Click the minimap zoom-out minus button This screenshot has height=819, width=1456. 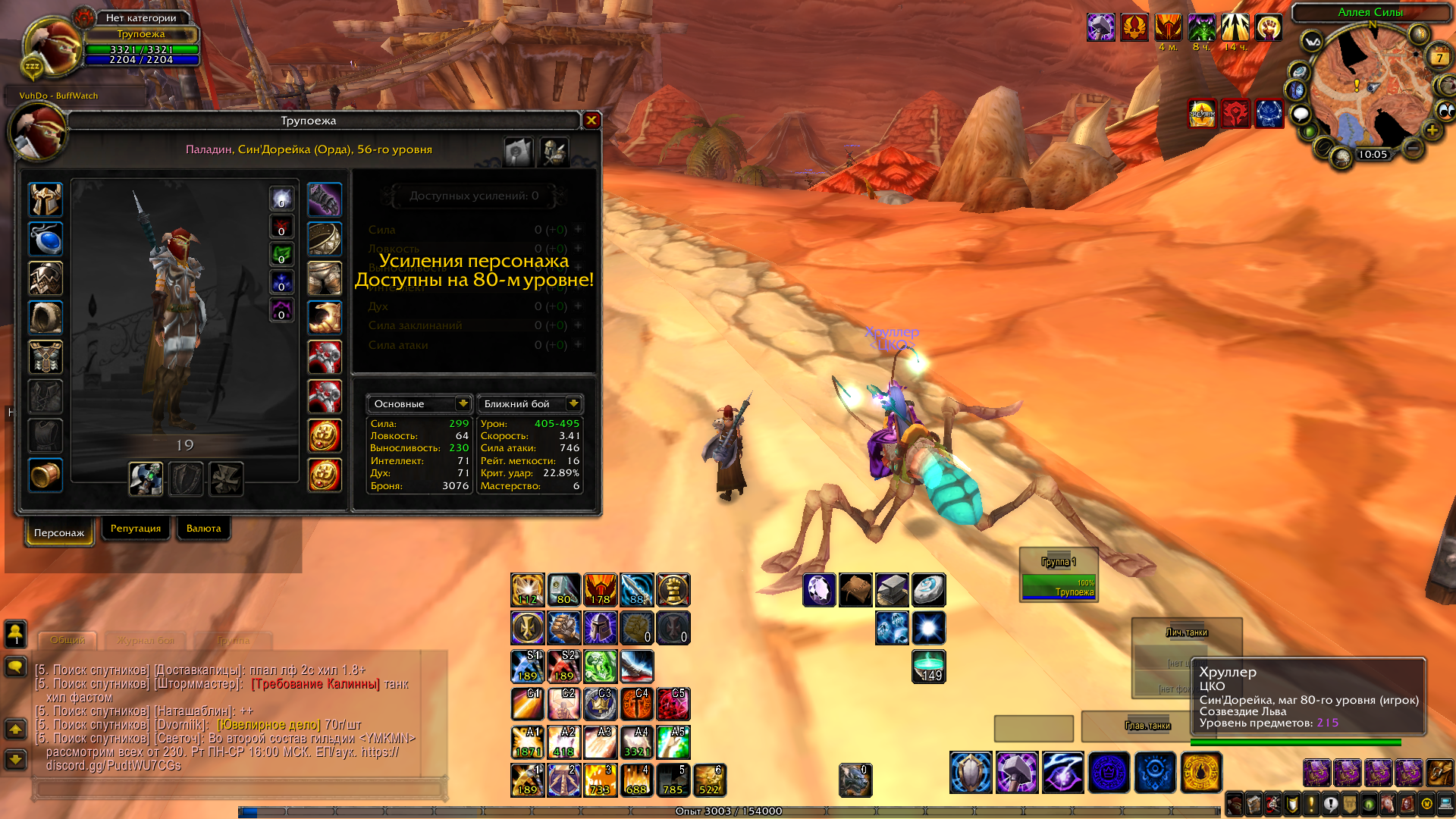(1413, 148)
